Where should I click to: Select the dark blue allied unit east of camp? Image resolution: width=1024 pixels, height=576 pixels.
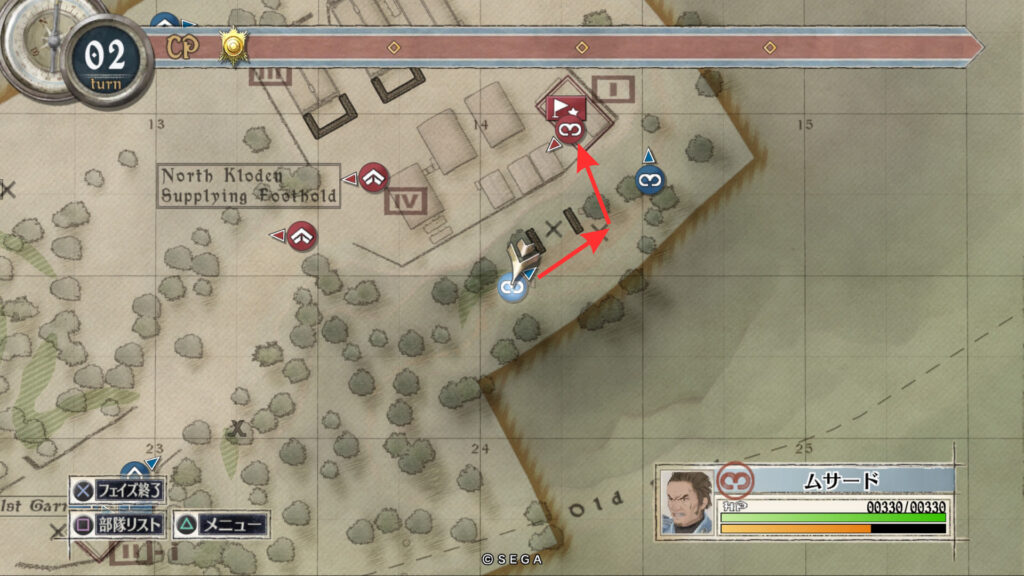point(650,181)
